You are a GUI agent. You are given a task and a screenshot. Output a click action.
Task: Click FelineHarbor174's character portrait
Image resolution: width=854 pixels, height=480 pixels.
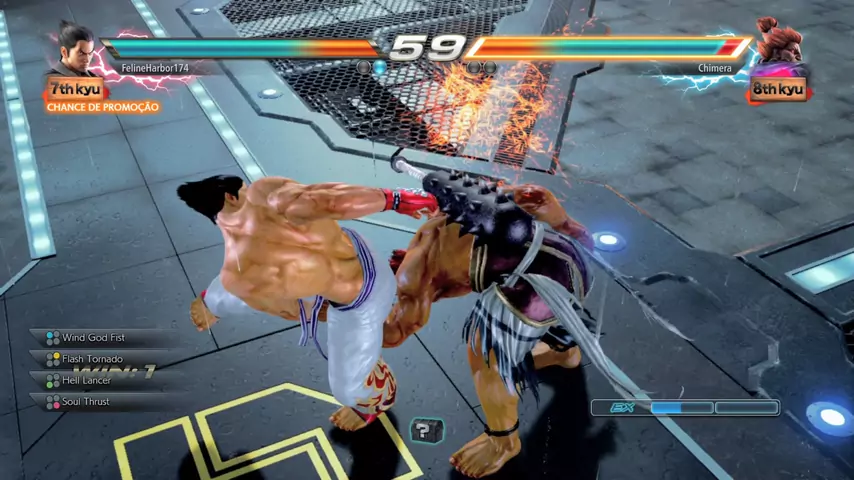[x=73, y=47]
